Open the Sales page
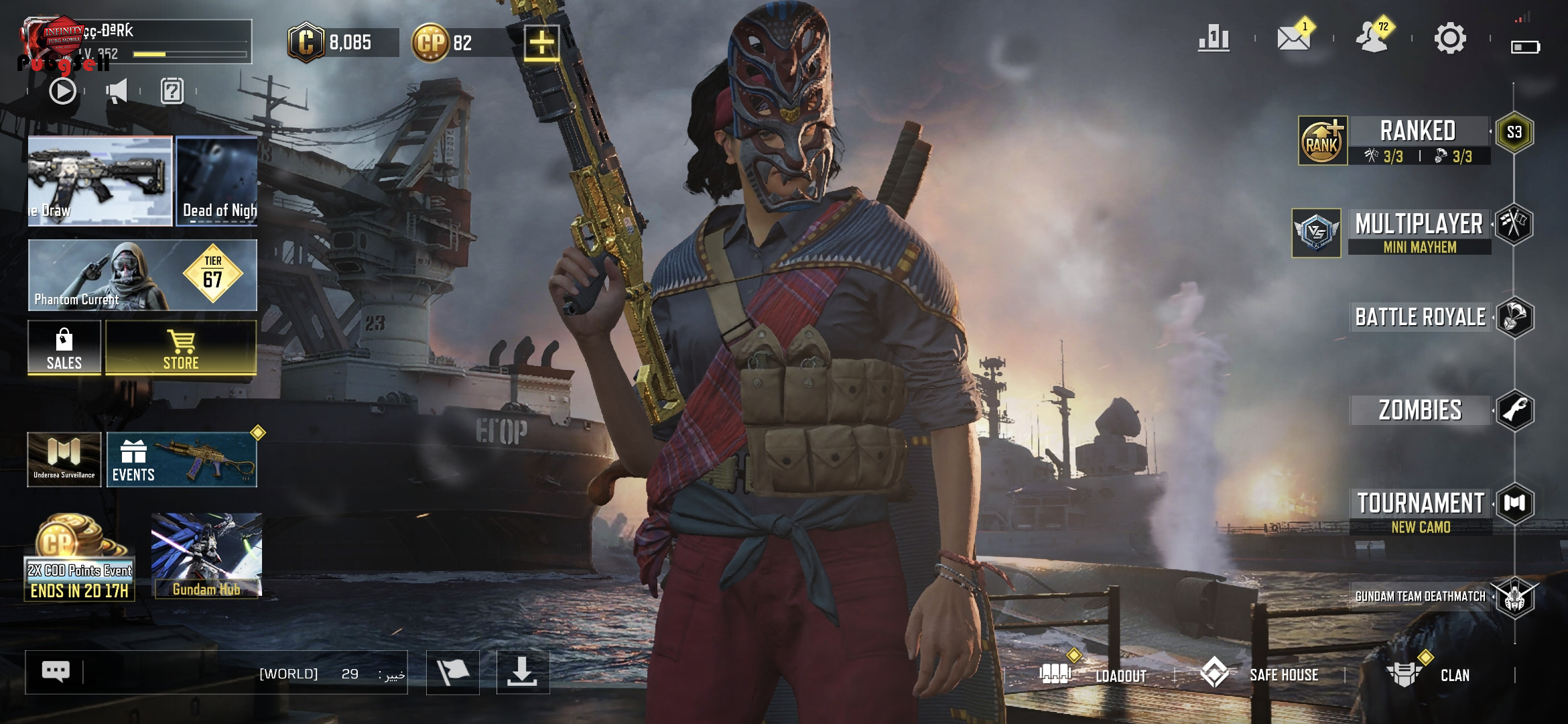Viewport: 1568px width, 724px height. 64,347
